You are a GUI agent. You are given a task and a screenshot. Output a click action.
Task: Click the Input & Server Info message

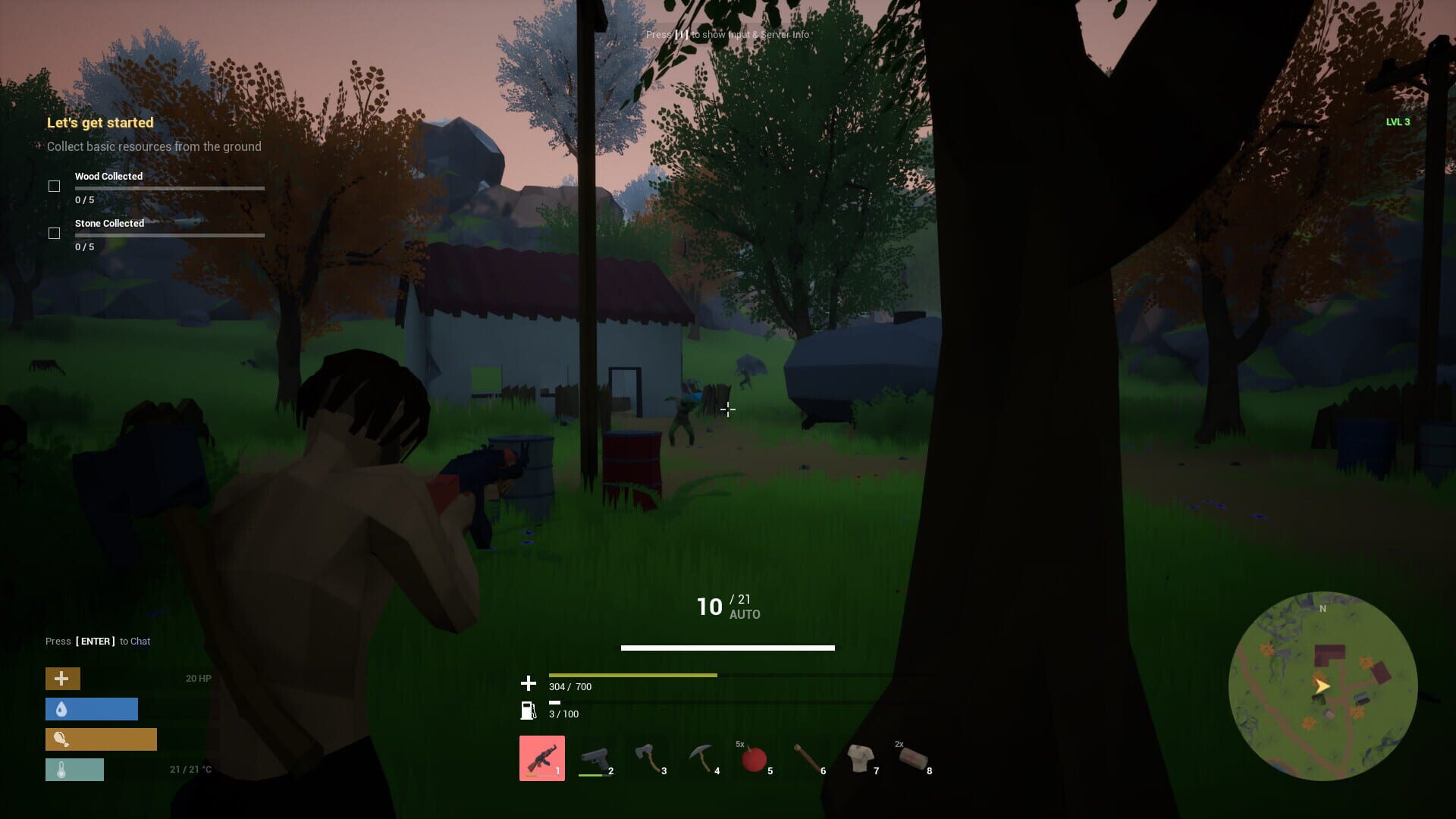(727, 35)
